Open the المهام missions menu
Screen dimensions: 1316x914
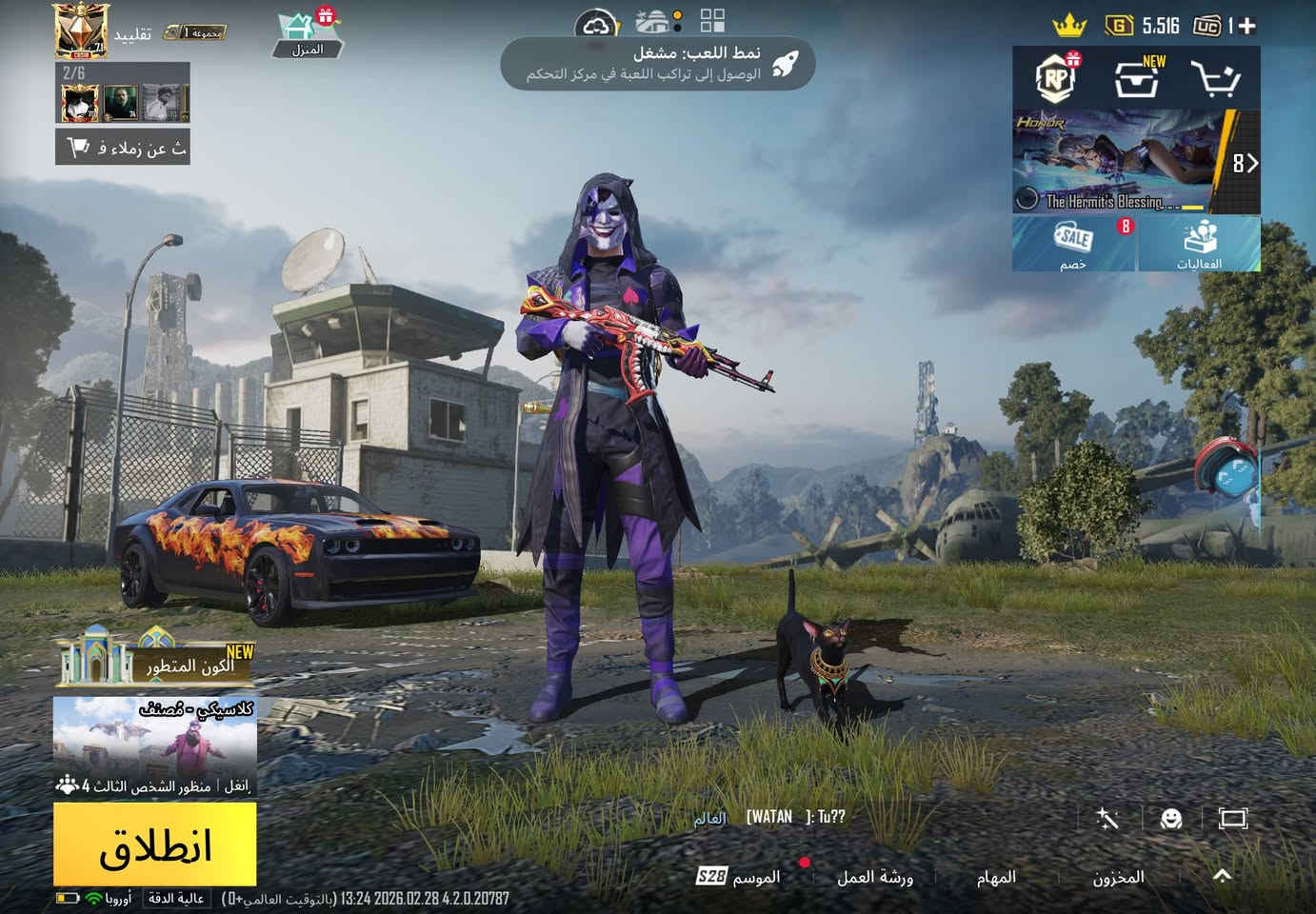point(996,877)
